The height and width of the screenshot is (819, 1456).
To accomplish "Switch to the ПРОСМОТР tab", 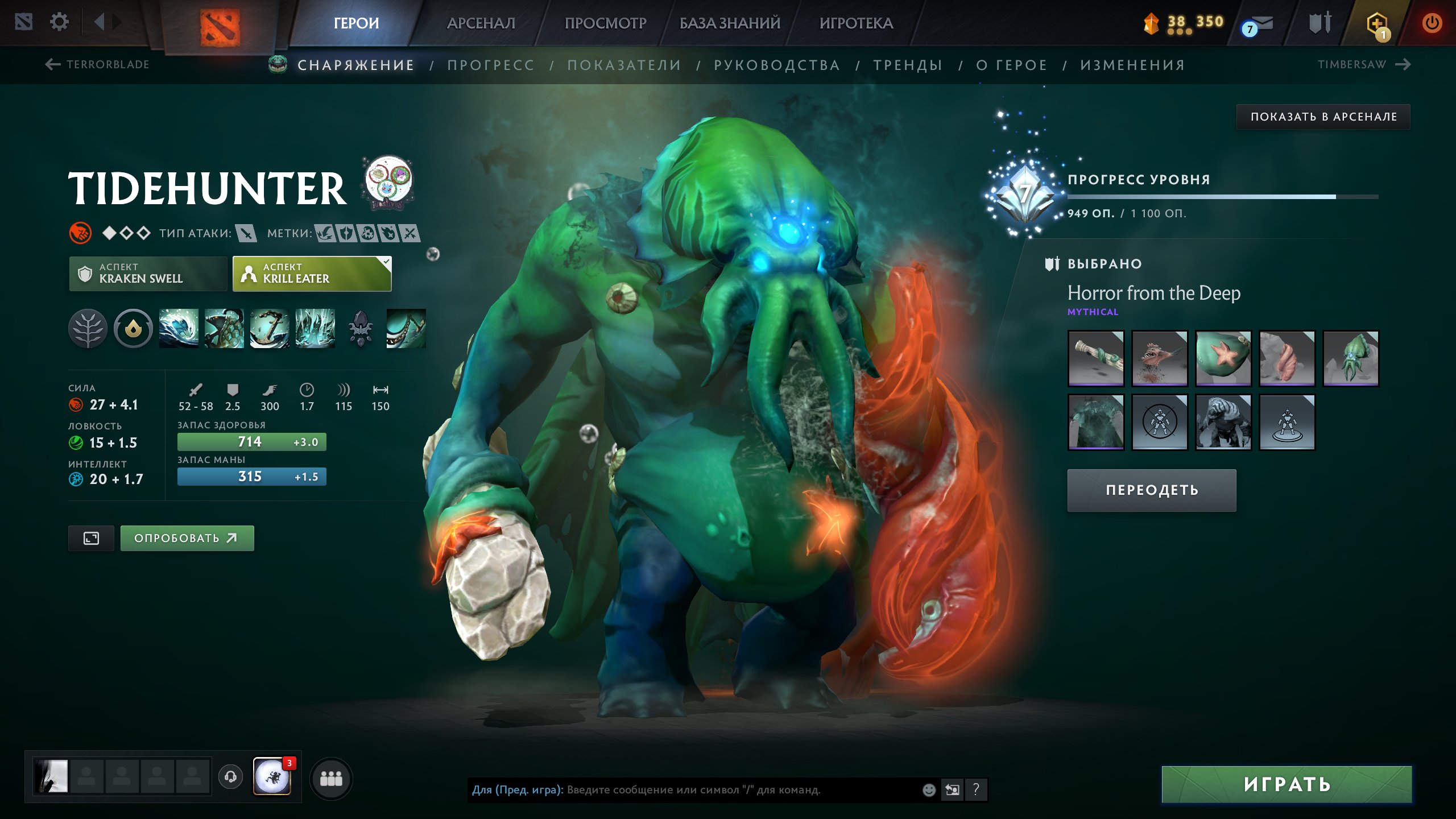I will [x=605, y=23].
